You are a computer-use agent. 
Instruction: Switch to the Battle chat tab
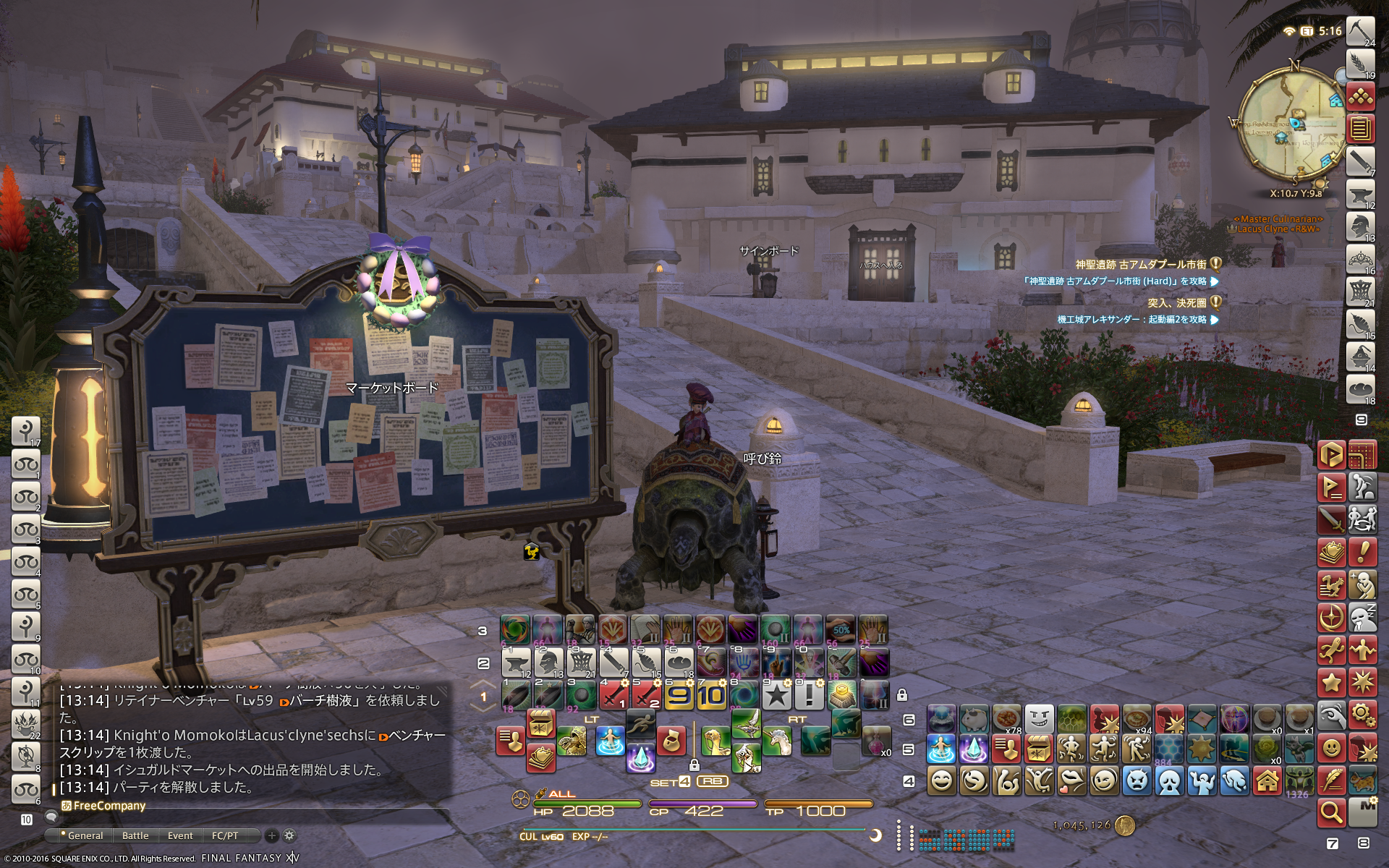point(135,835)
